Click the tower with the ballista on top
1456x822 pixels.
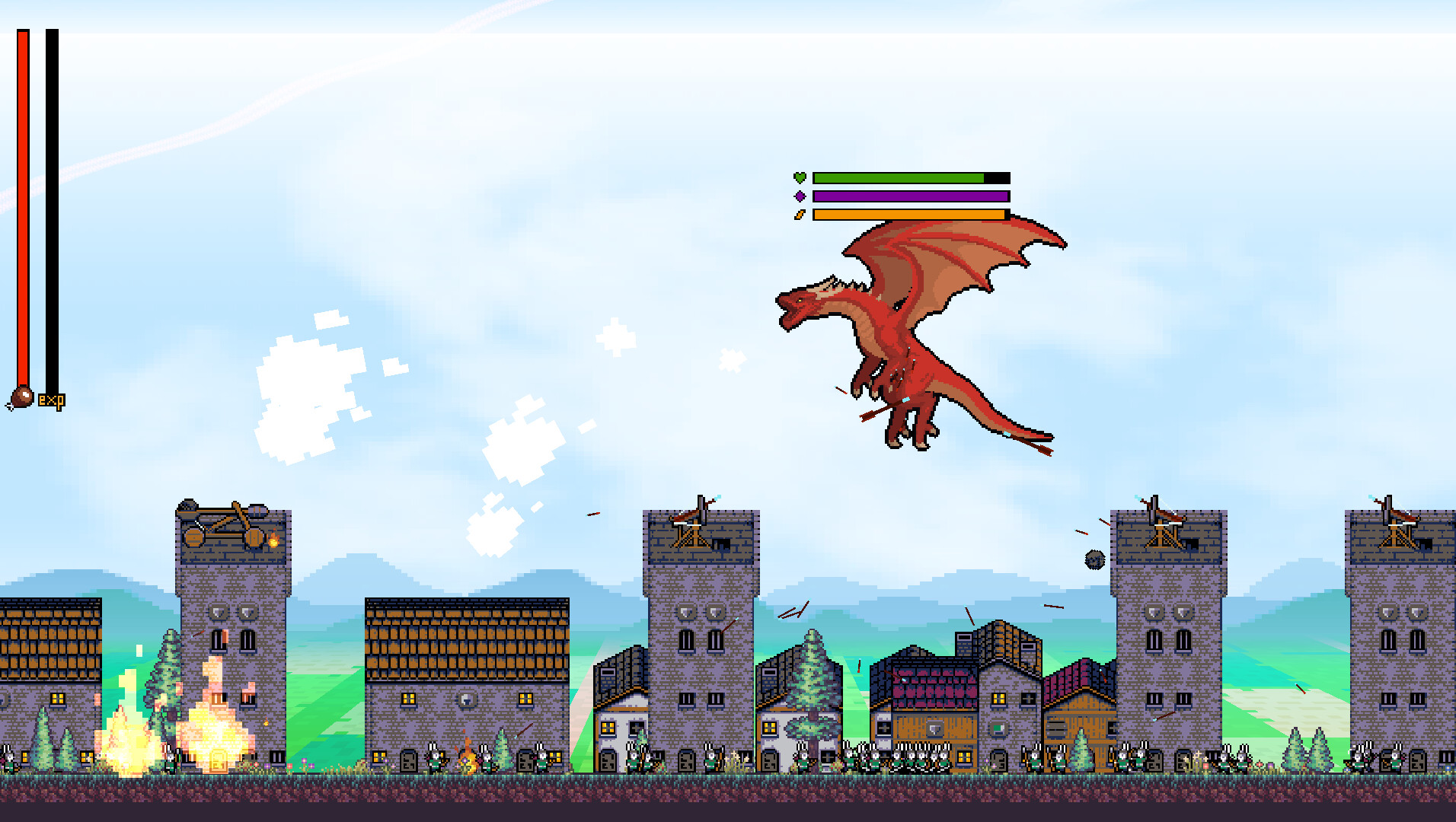click(701, 609)
